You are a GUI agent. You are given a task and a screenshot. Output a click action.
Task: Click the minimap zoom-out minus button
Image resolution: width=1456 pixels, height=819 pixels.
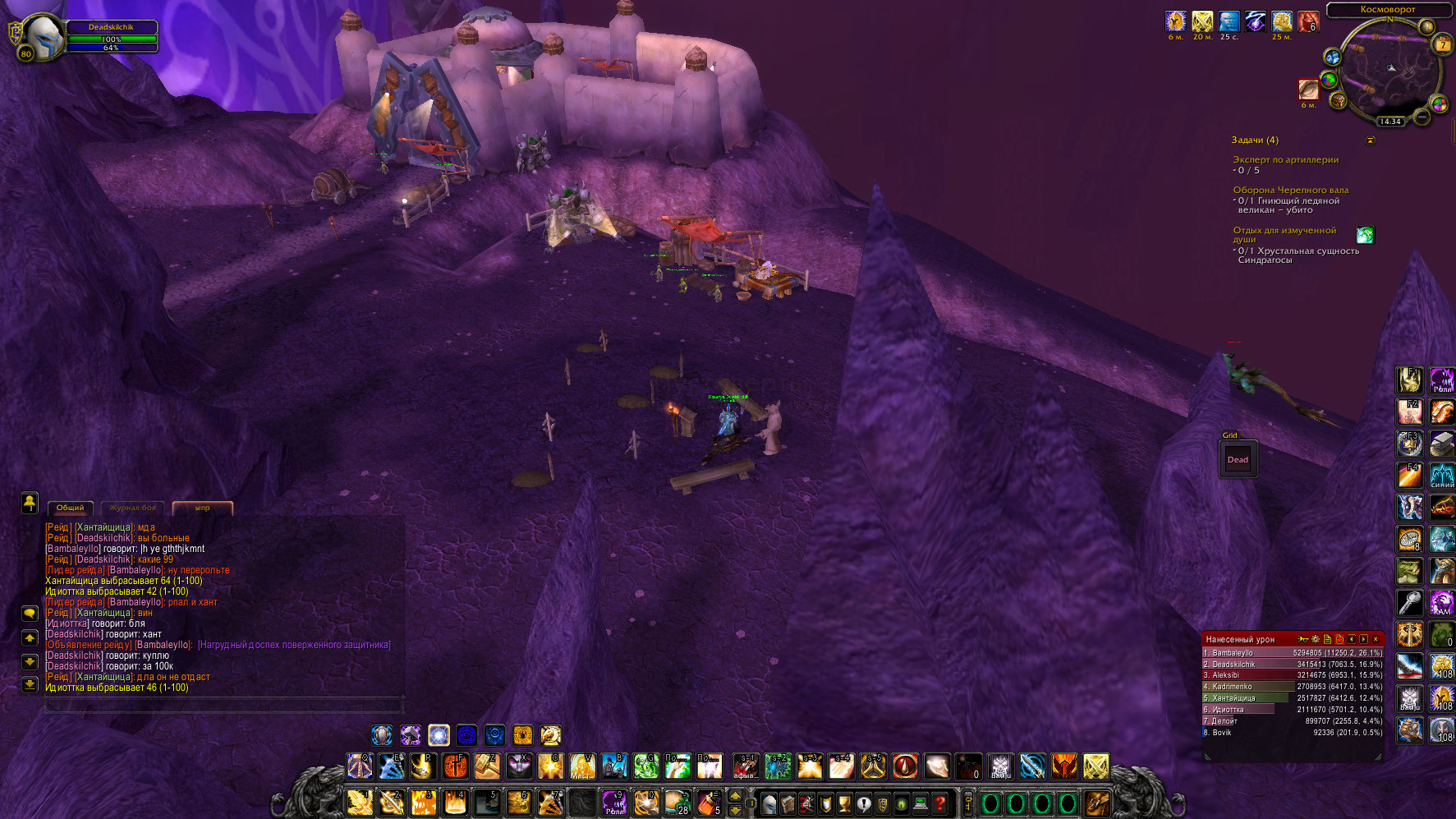[1422, 117]
